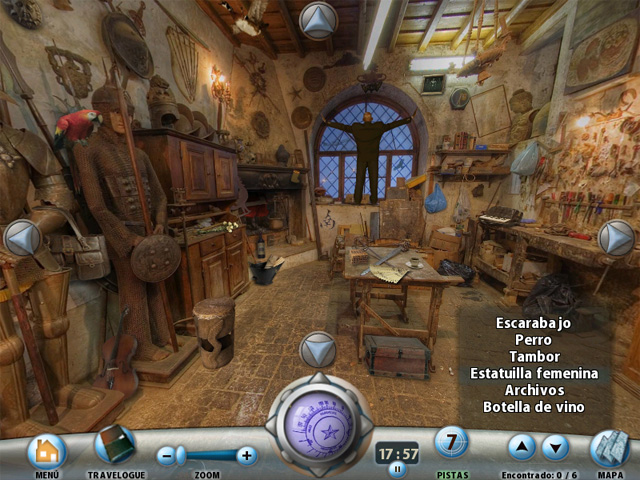Screen dimensions: 640x480
Task: Open the Travelogue book
Action: (x=115, y=445)
